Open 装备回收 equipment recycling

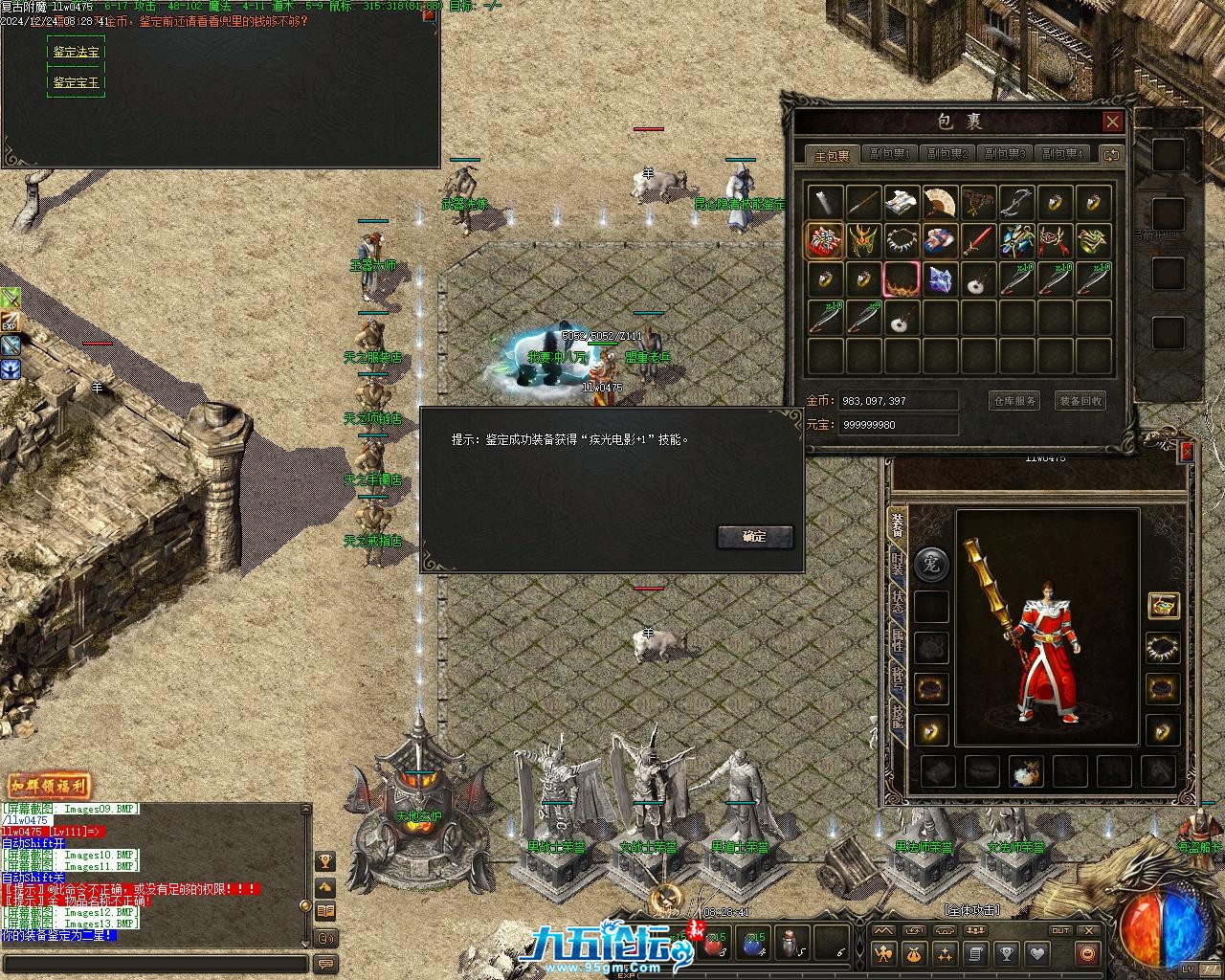1080,401
